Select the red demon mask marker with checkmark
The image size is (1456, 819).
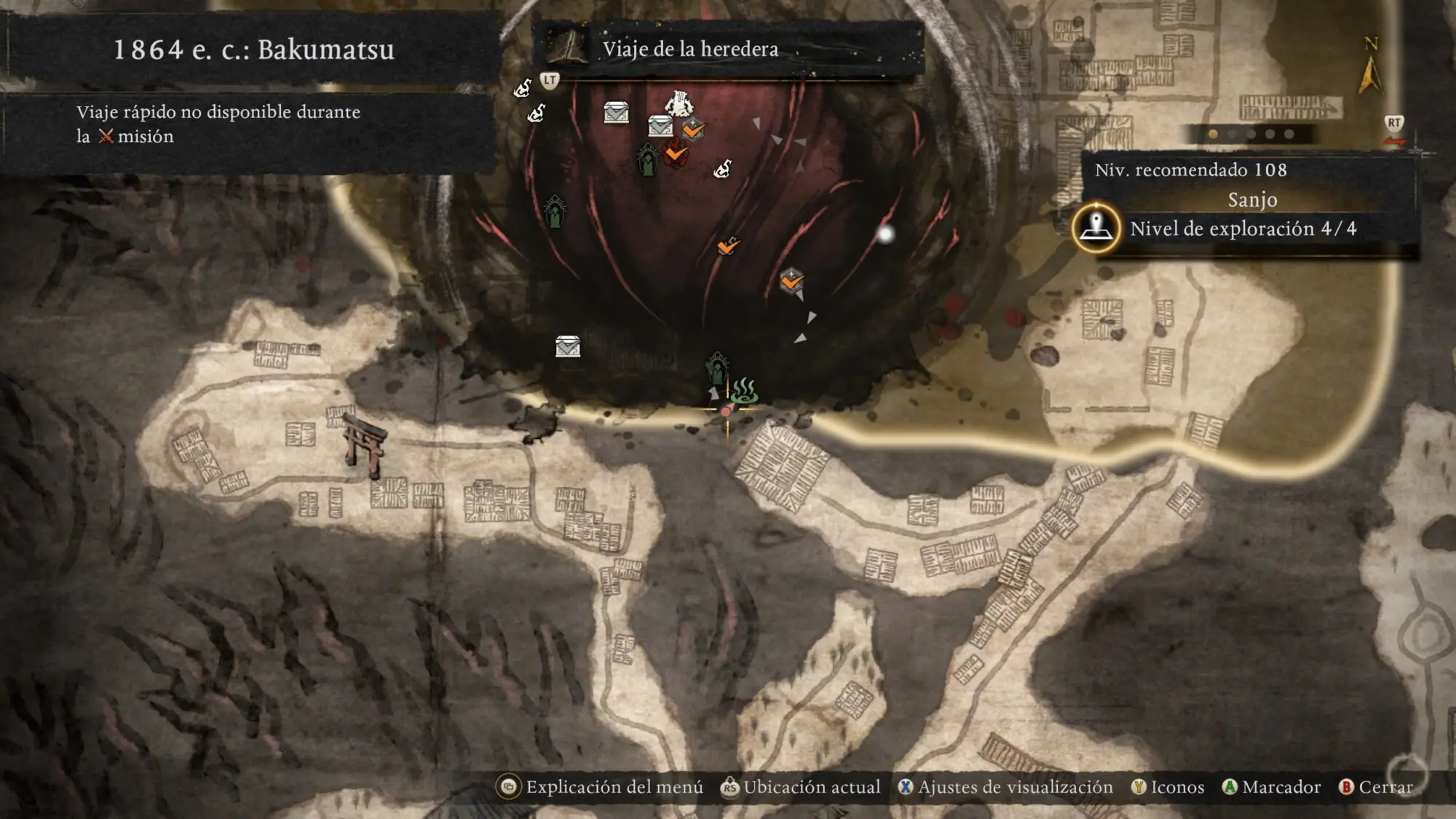(x=676, y=154)
